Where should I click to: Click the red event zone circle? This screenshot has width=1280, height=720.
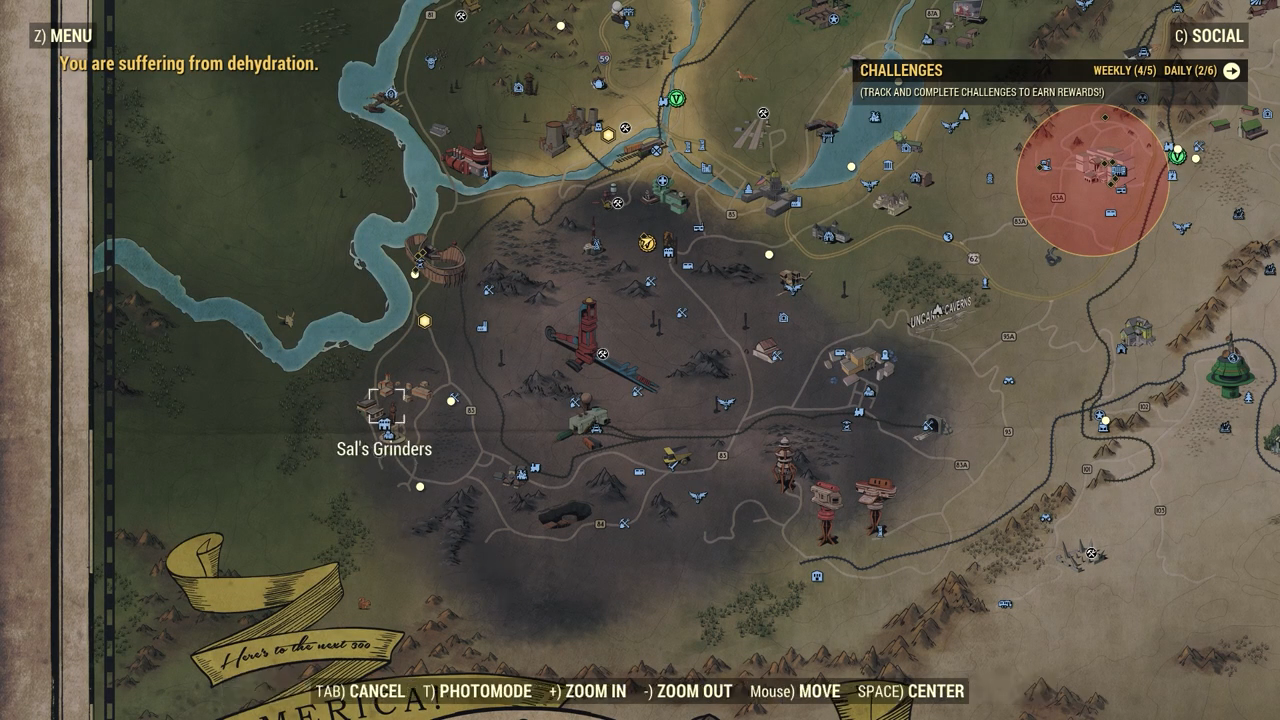click(x=1092, y=180)
